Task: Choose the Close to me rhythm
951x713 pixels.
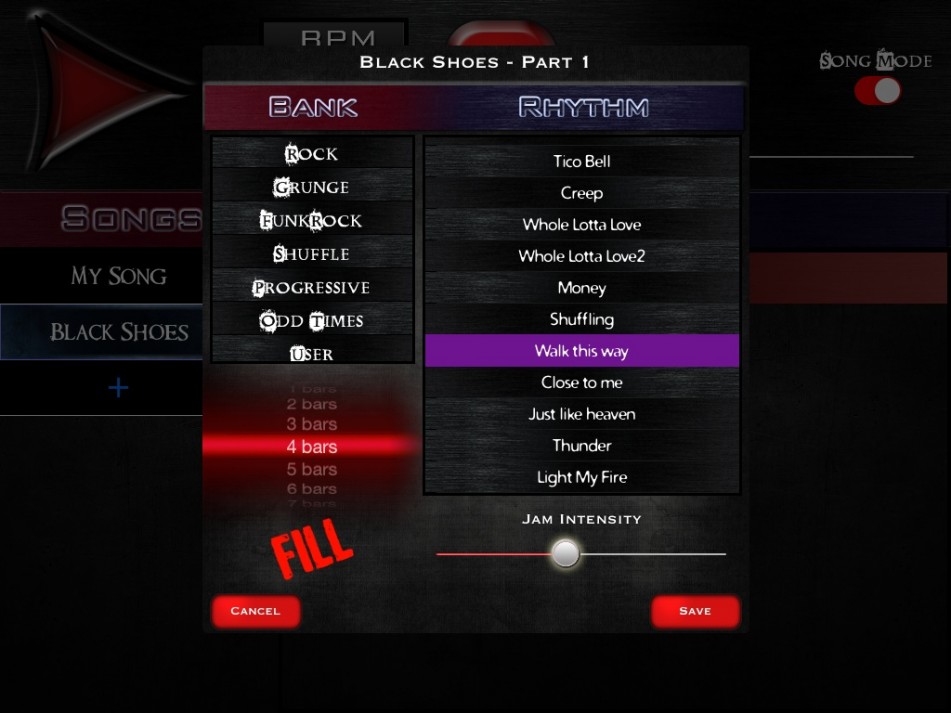Action: (581, 382)
